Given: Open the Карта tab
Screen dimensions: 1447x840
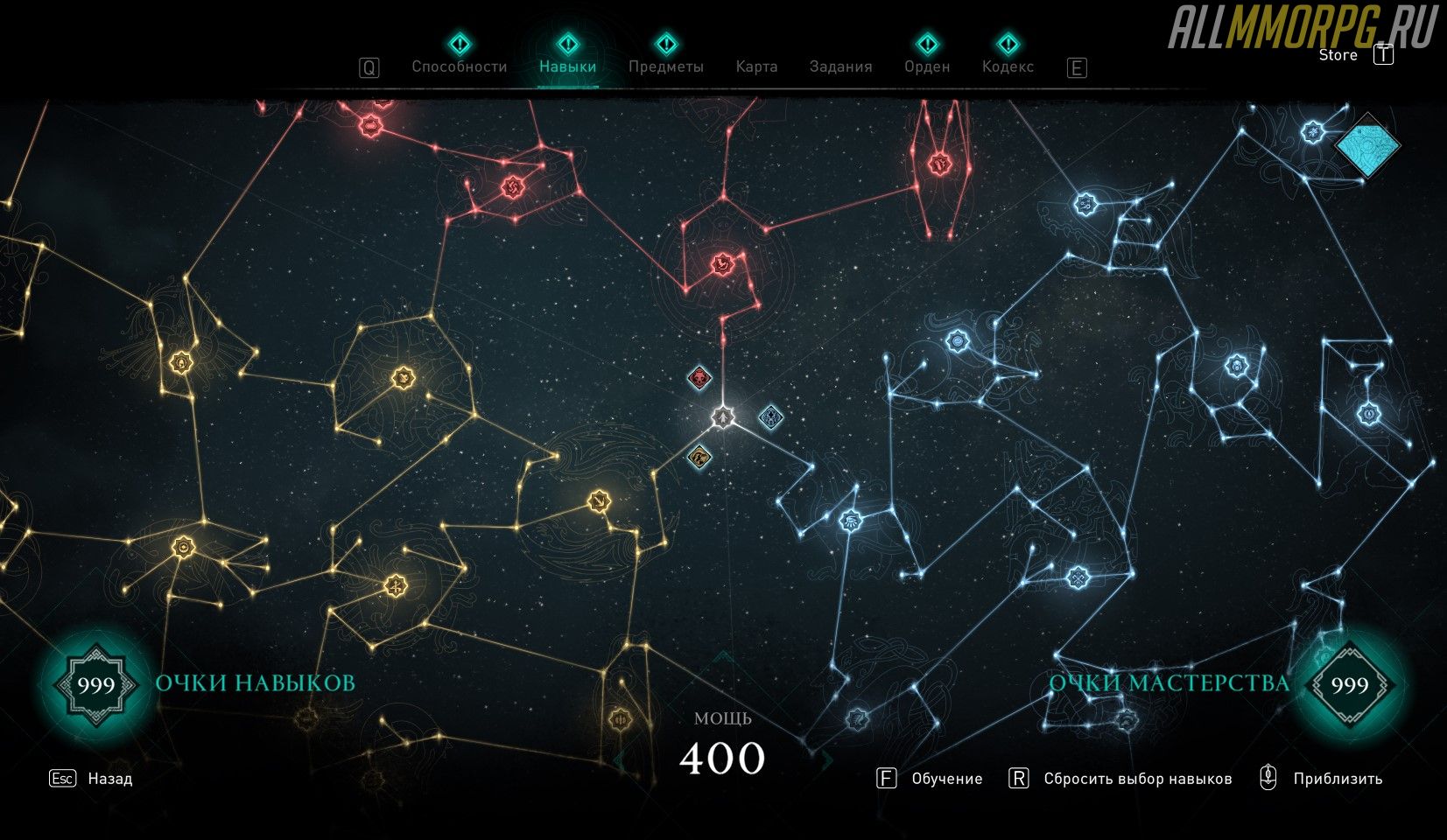Looking at the screenshot, I should 756,66.
